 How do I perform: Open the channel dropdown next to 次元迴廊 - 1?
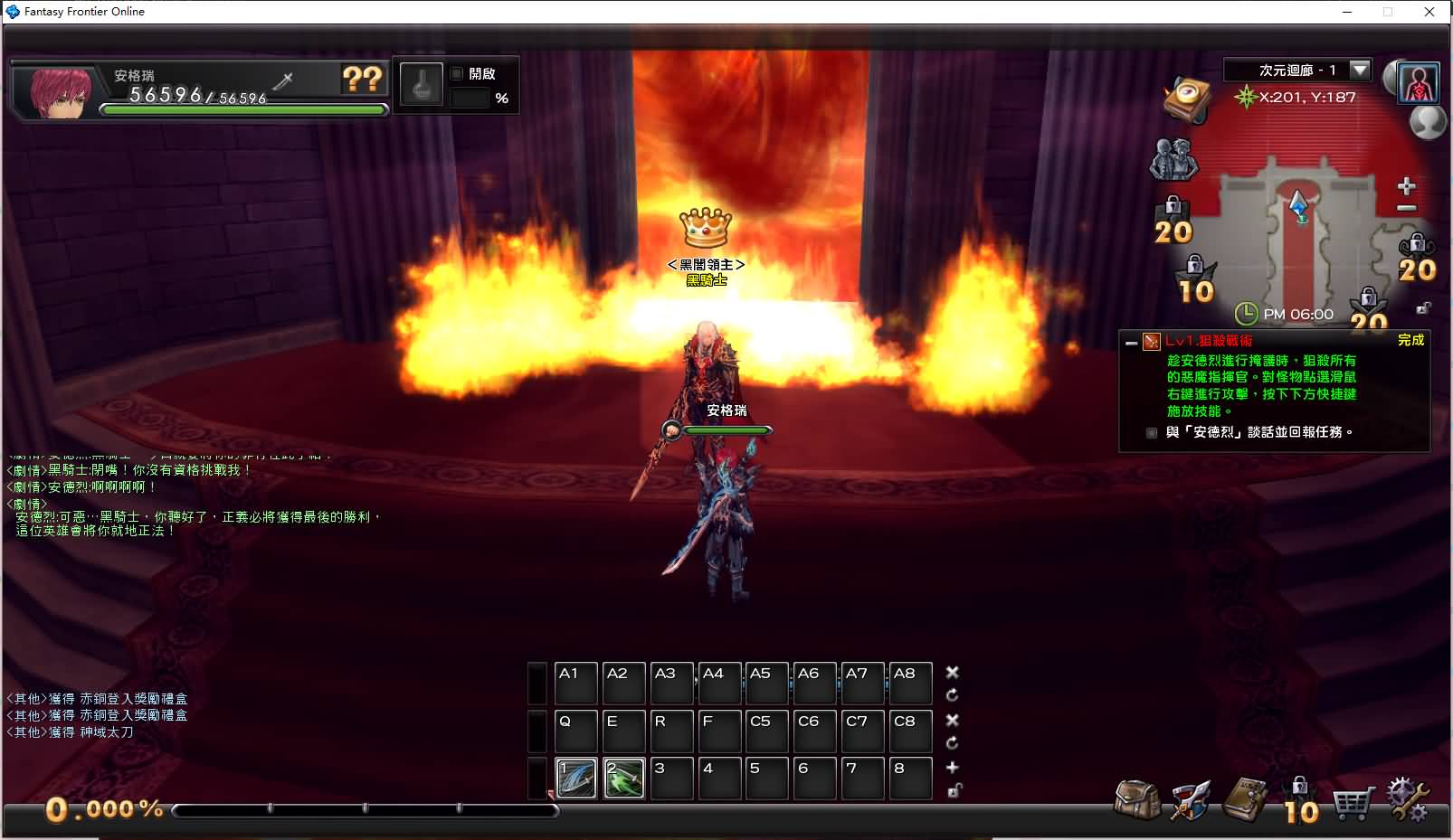click(x=1359, y=70)
